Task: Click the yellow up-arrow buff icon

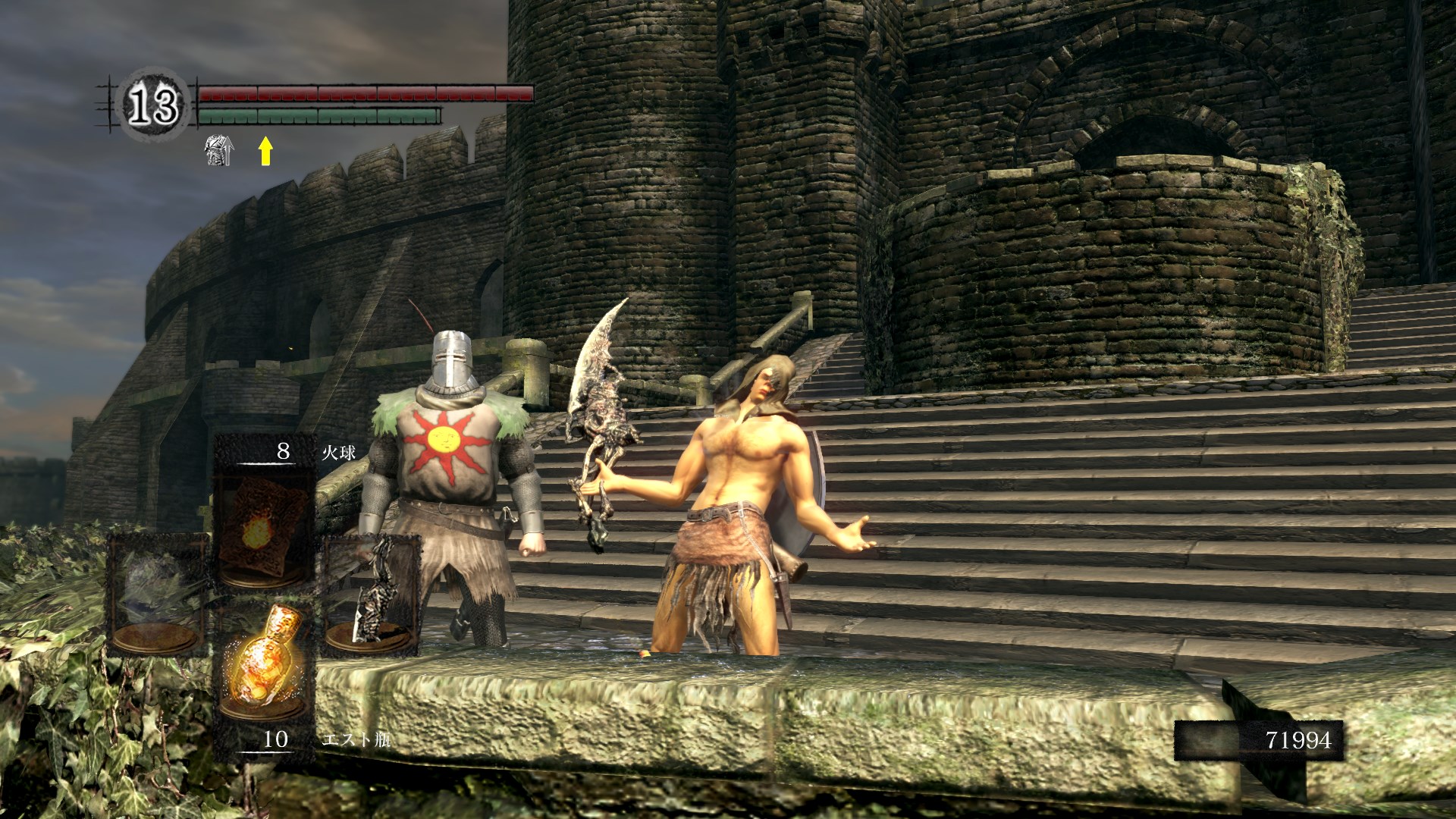Action: coord(265,150)
